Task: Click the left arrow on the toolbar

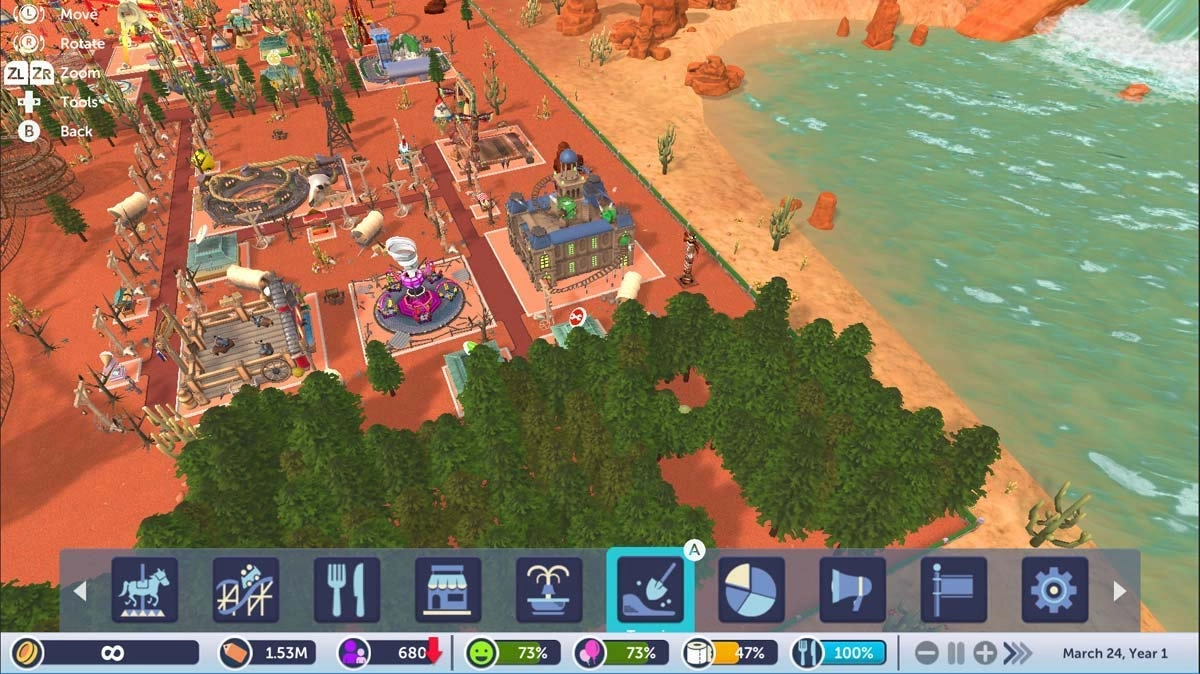Action: click(80, 591)
